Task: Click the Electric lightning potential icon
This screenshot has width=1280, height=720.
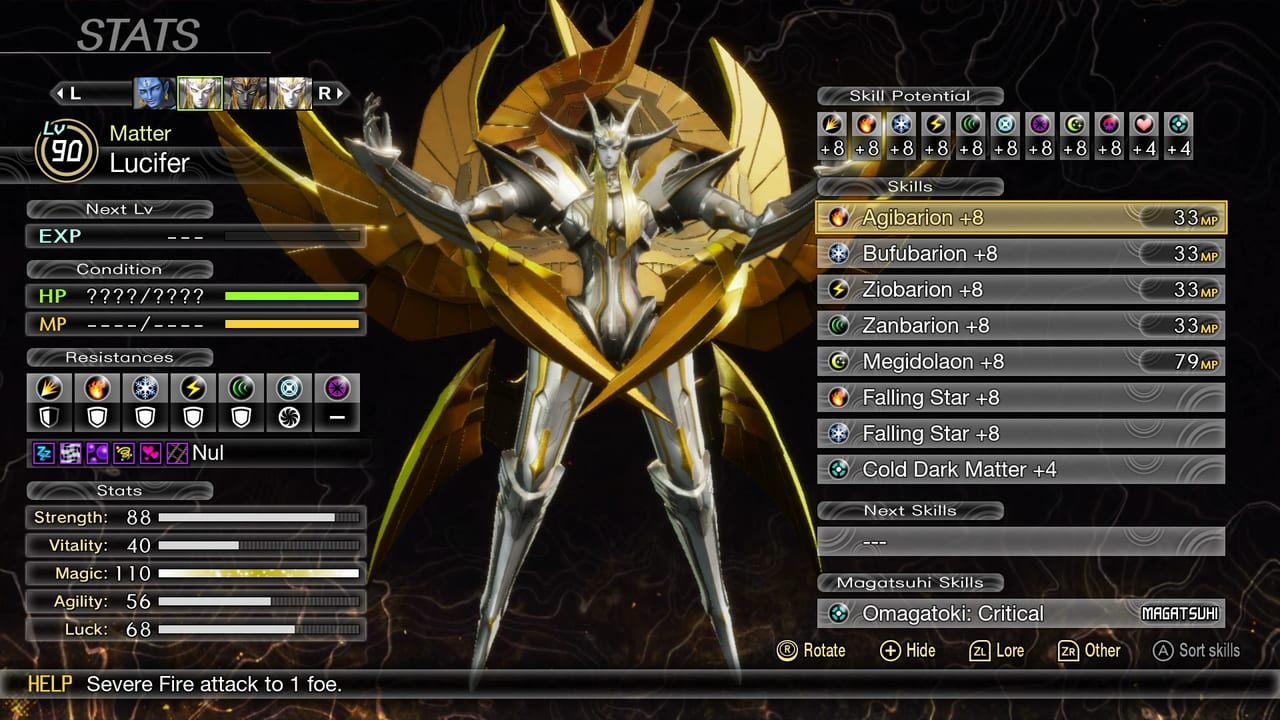Action: click(935, 124)
